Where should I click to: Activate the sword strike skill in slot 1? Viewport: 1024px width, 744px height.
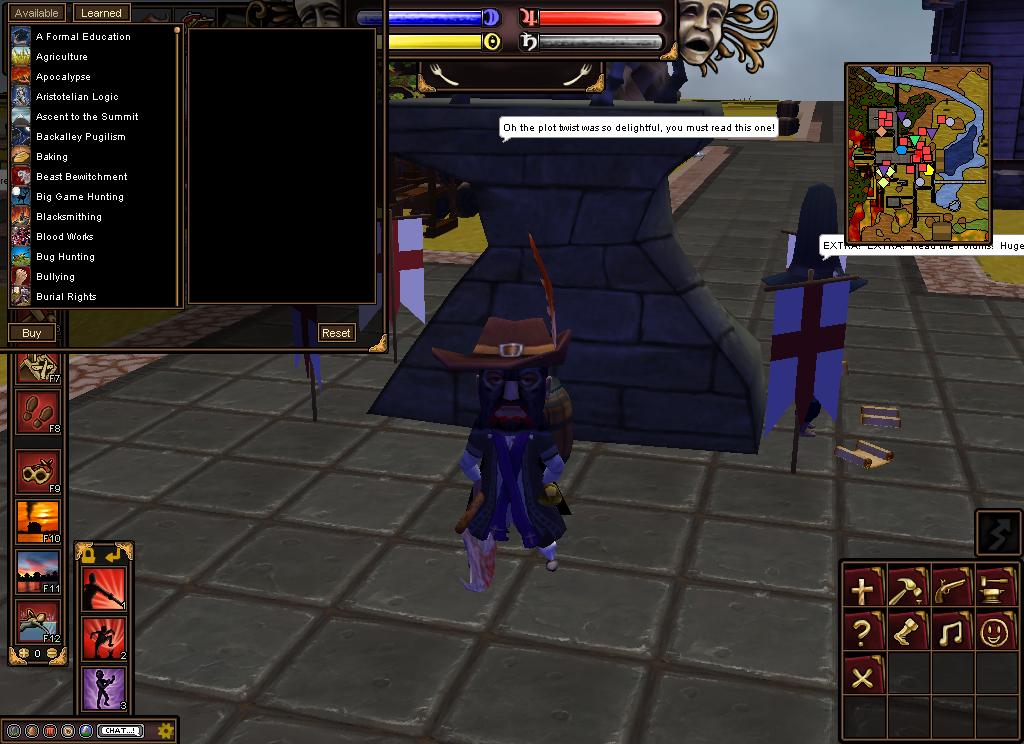point(104,590)
